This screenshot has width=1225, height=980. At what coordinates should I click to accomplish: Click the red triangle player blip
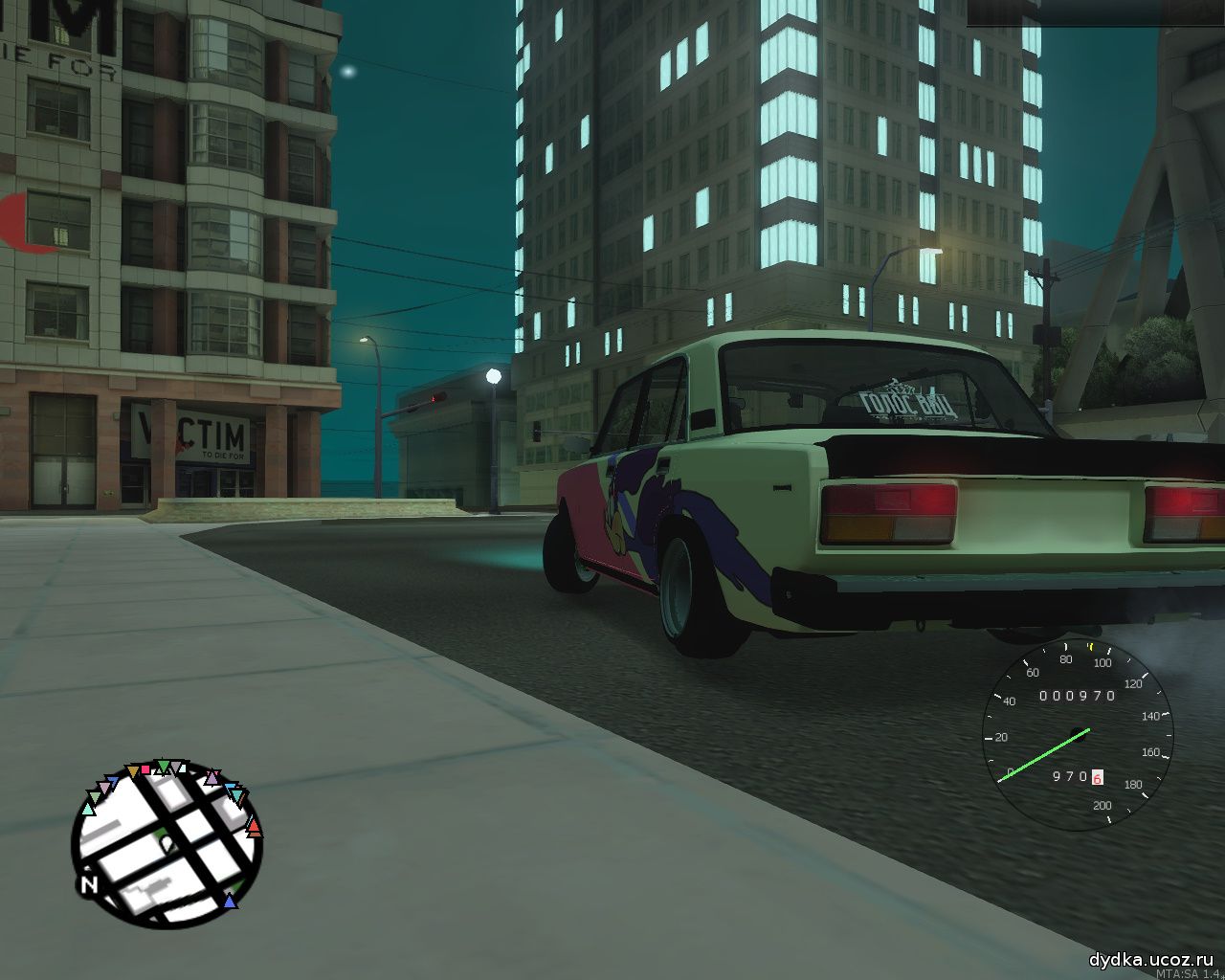tap(254, 826)
